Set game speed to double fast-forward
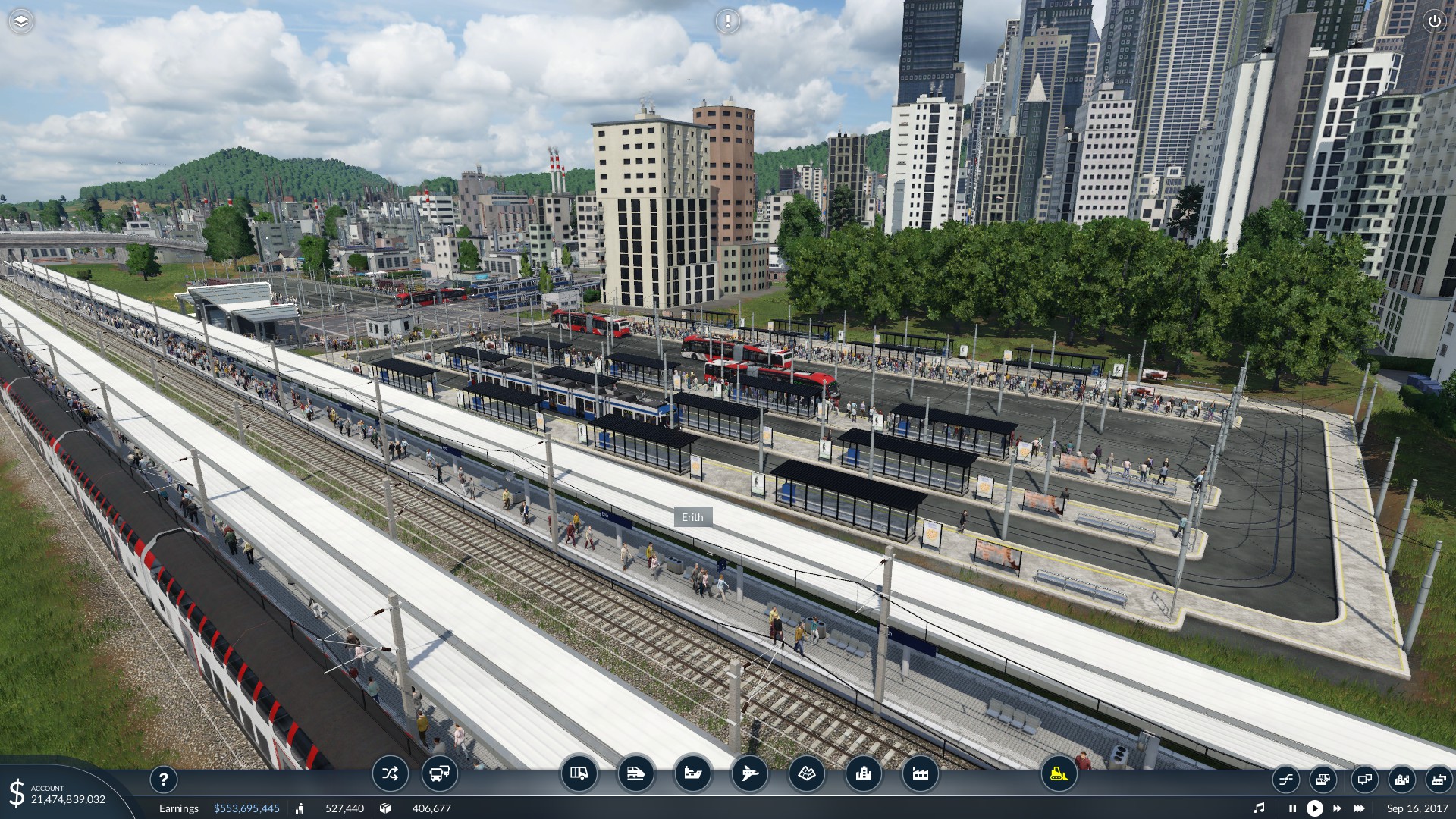 1337,808
